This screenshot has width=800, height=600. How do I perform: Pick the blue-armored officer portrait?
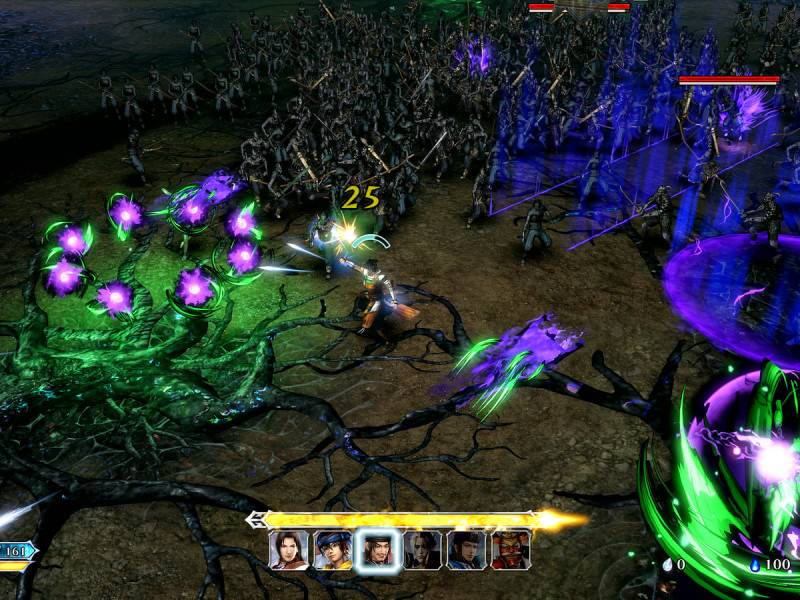pyautogui.click(x=466, y=550)
